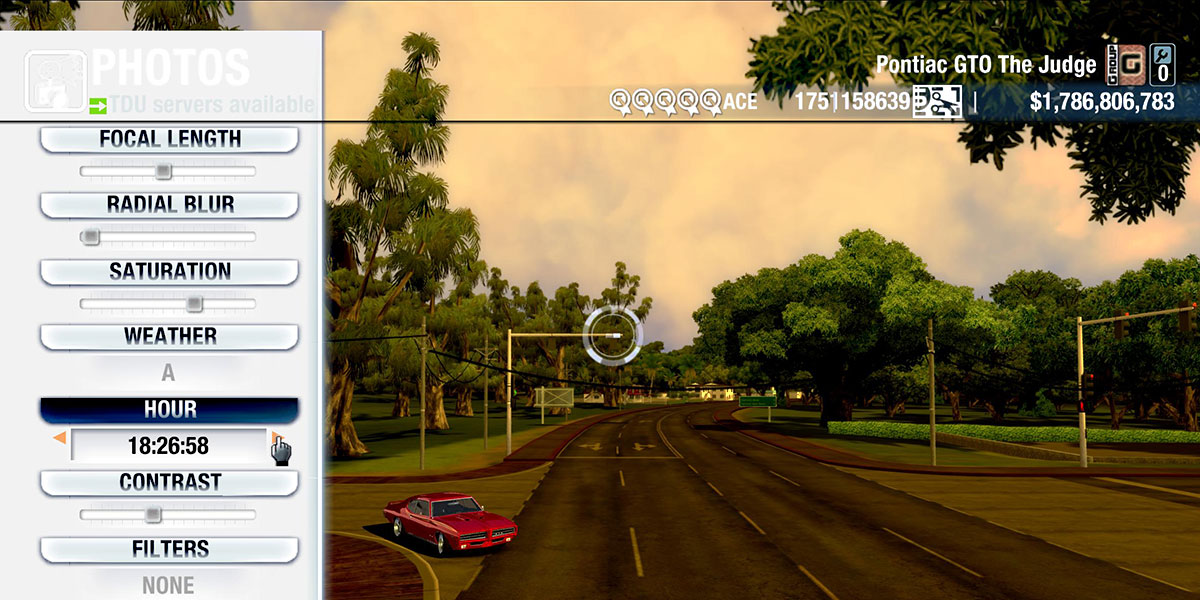Select the Filters option

(169, 549)
